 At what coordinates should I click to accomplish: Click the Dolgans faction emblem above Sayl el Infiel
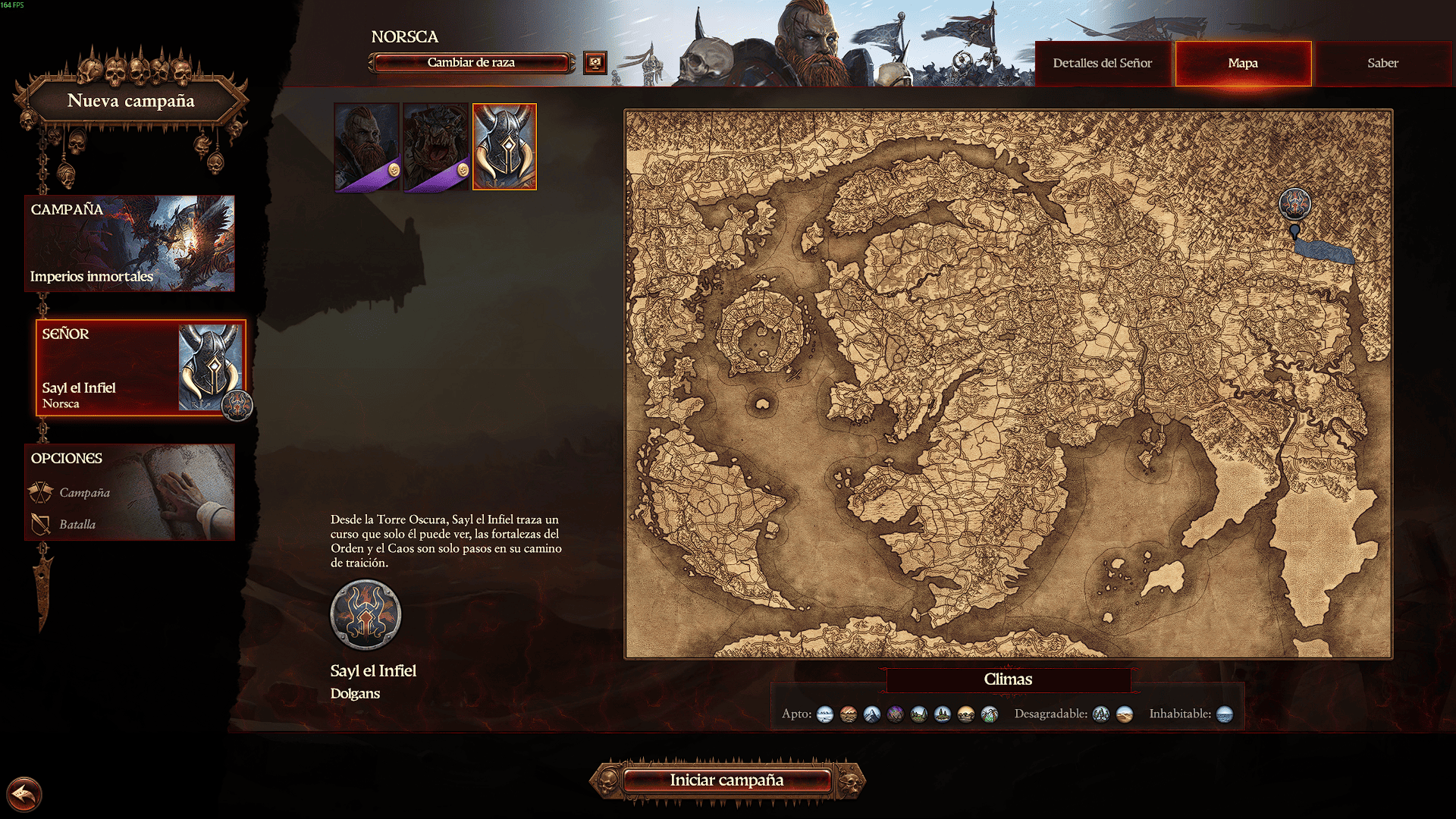(x=366, y=615)
